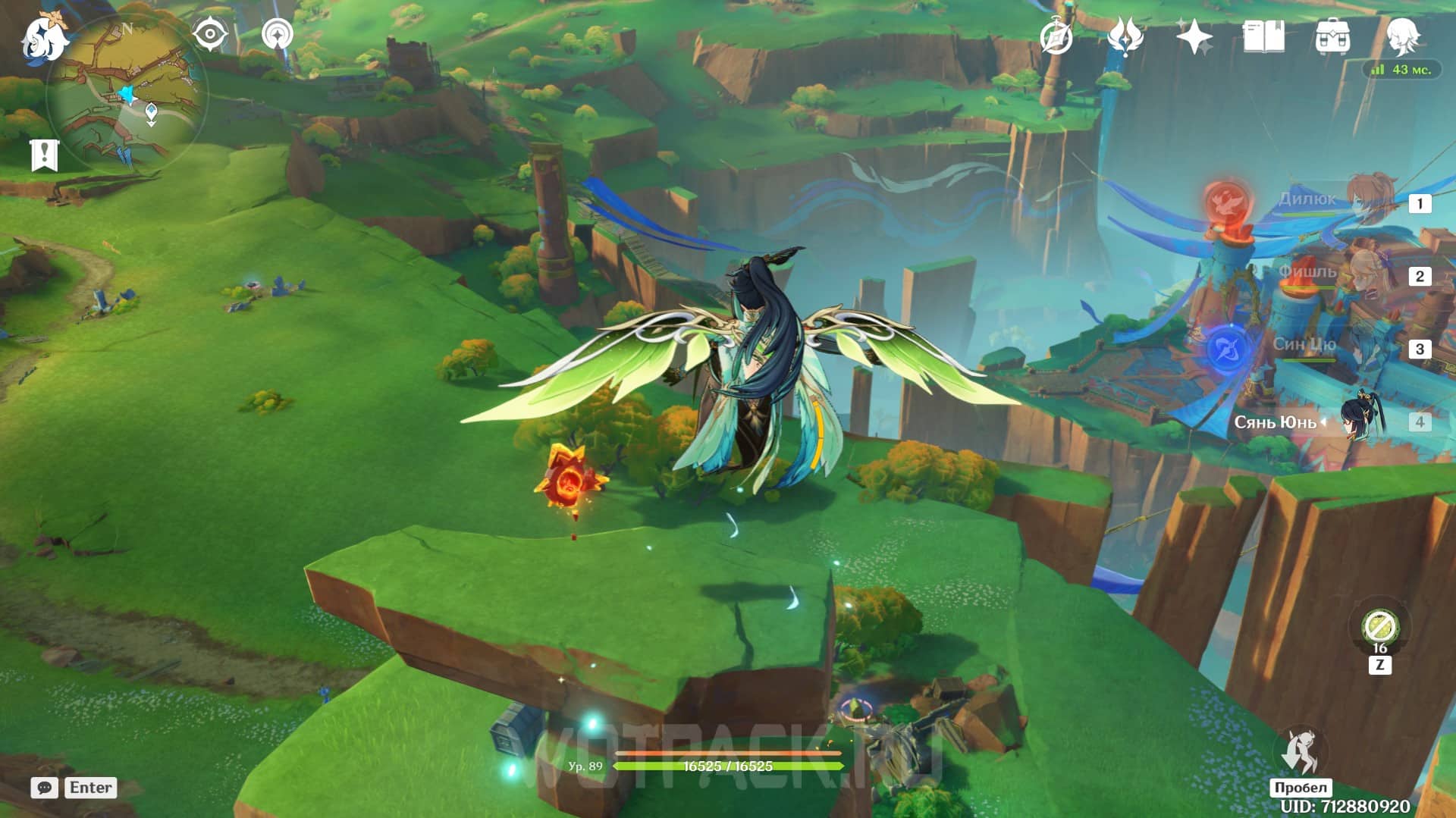Open the chat speech bubble button

[x=45, y=788]
